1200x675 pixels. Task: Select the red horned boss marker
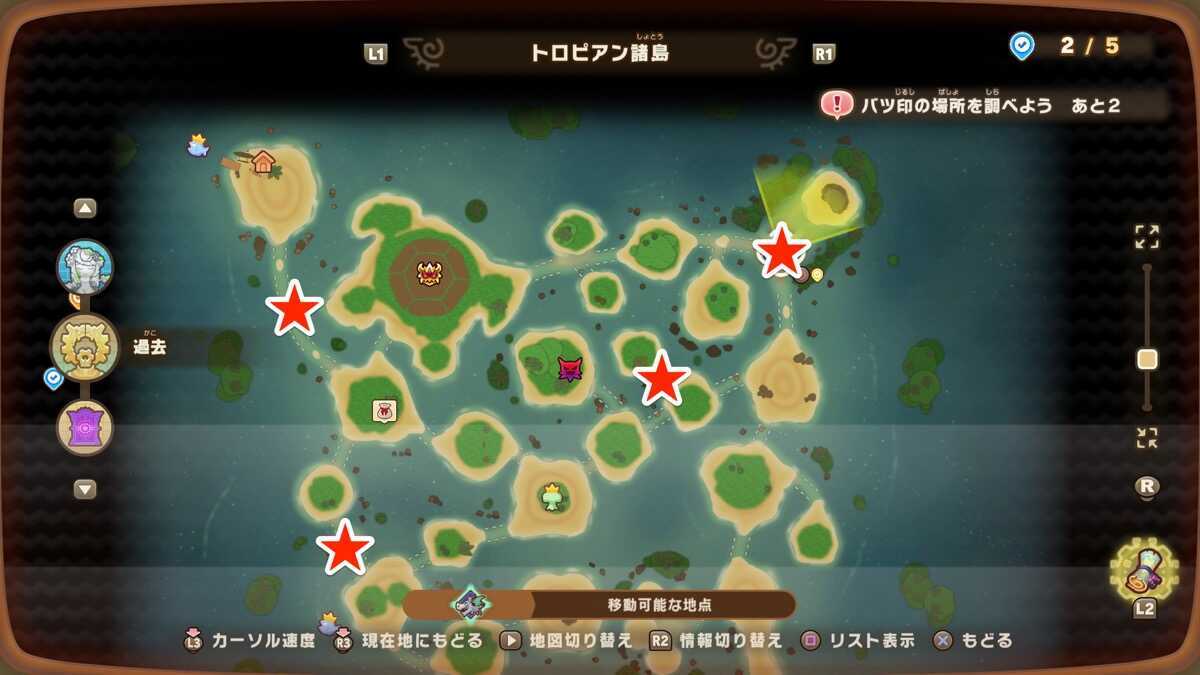[x=430, y=272]
